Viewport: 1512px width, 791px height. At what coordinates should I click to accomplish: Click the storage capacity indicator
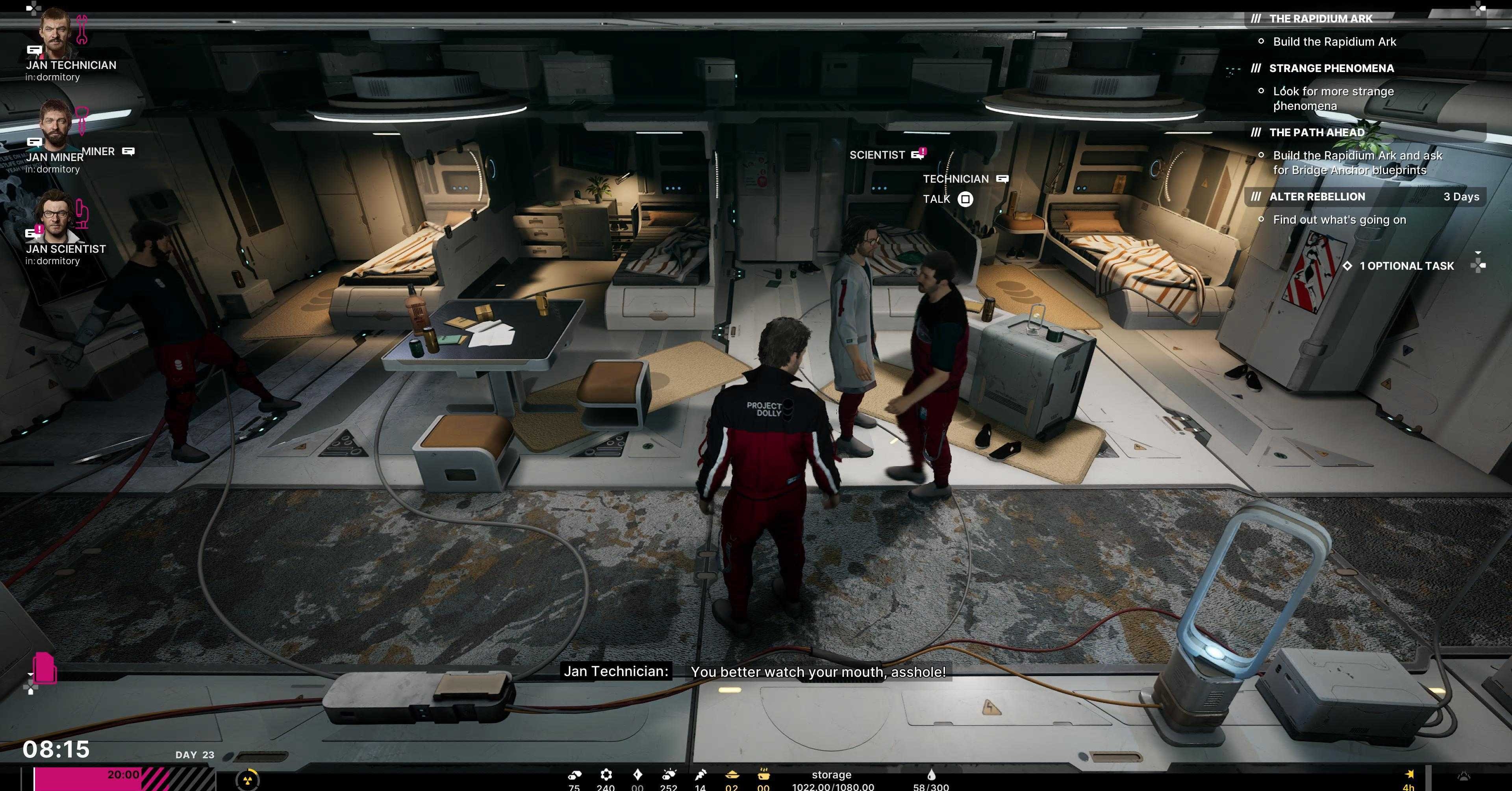(832, 780)
